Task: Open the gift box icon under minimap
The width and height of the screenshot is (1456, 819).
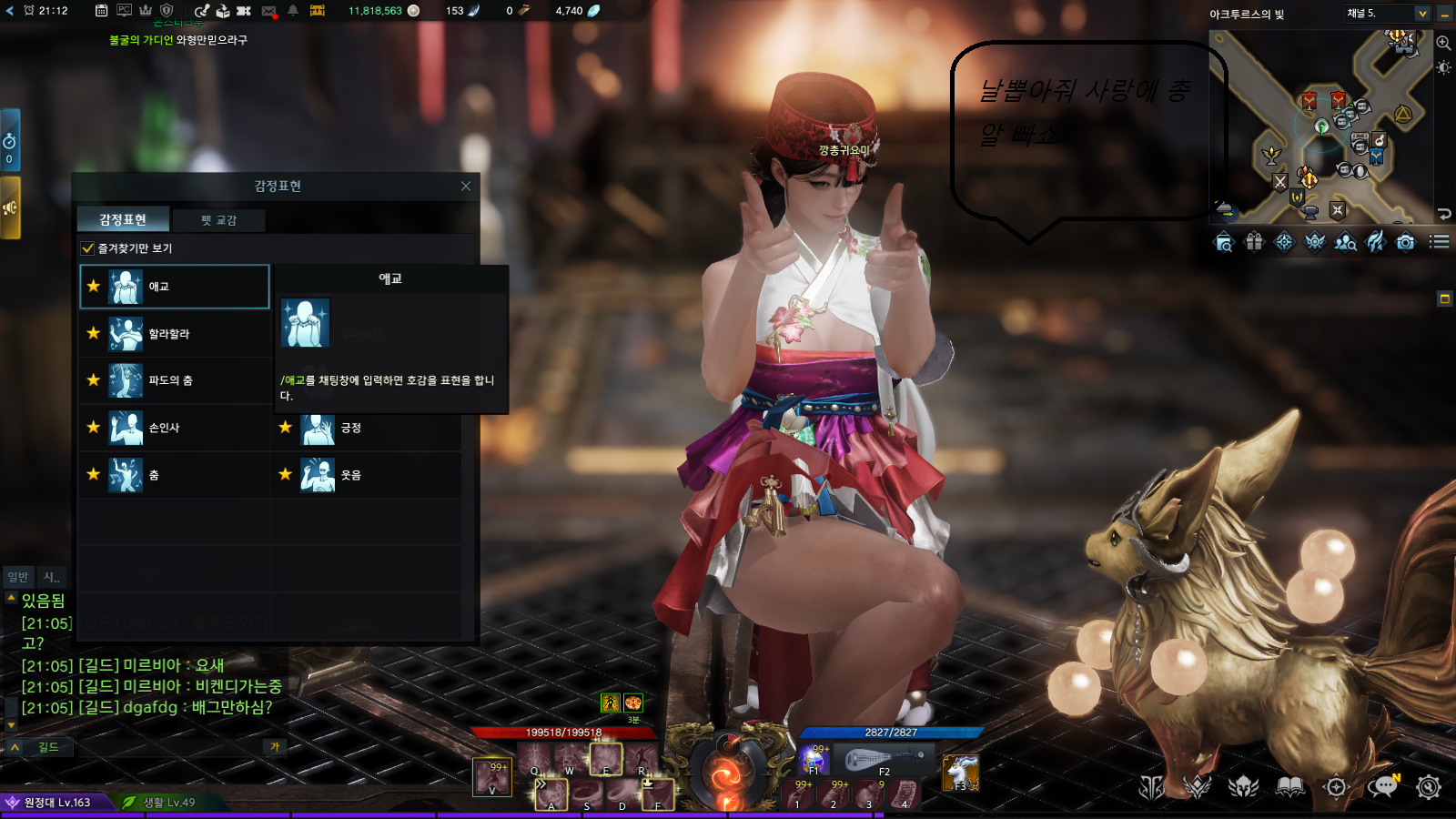Action: [x=1254, y=242]
